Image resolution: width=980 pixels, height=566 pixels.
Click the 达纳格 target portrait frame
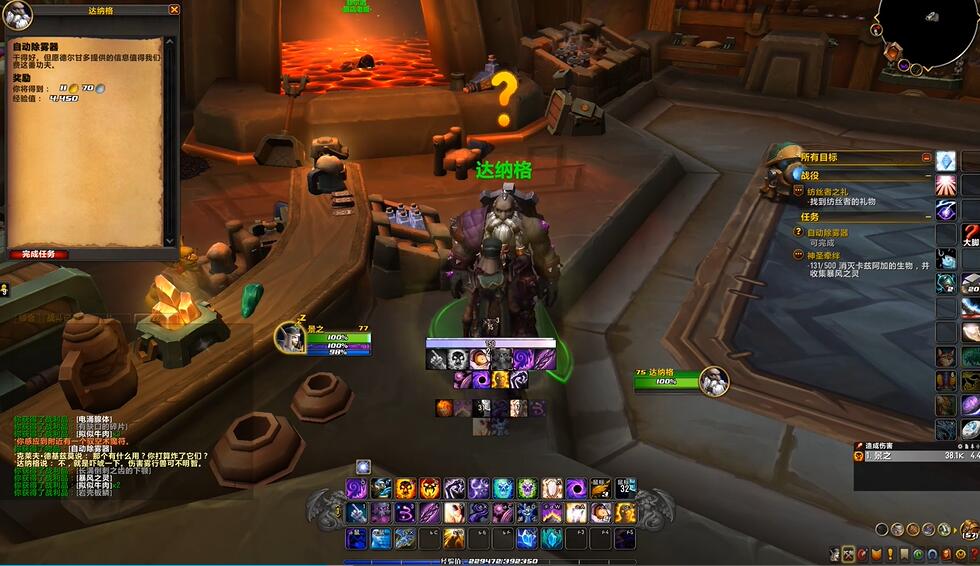[712, 381]
